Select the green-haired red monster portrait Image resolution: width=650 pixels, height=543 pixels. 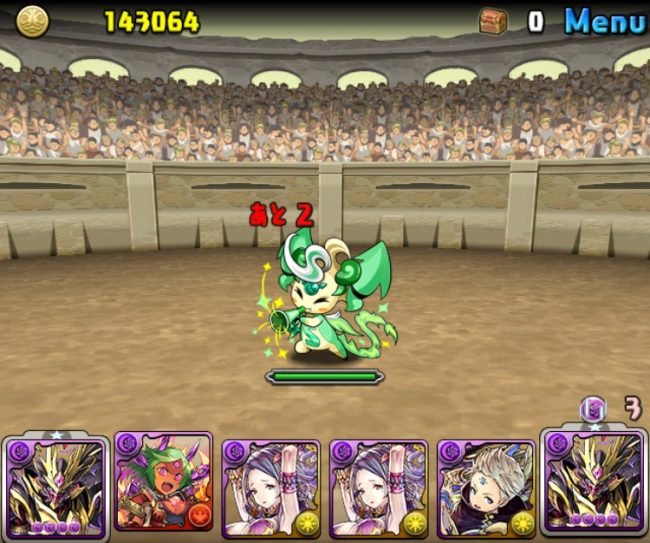coord(163,482)
